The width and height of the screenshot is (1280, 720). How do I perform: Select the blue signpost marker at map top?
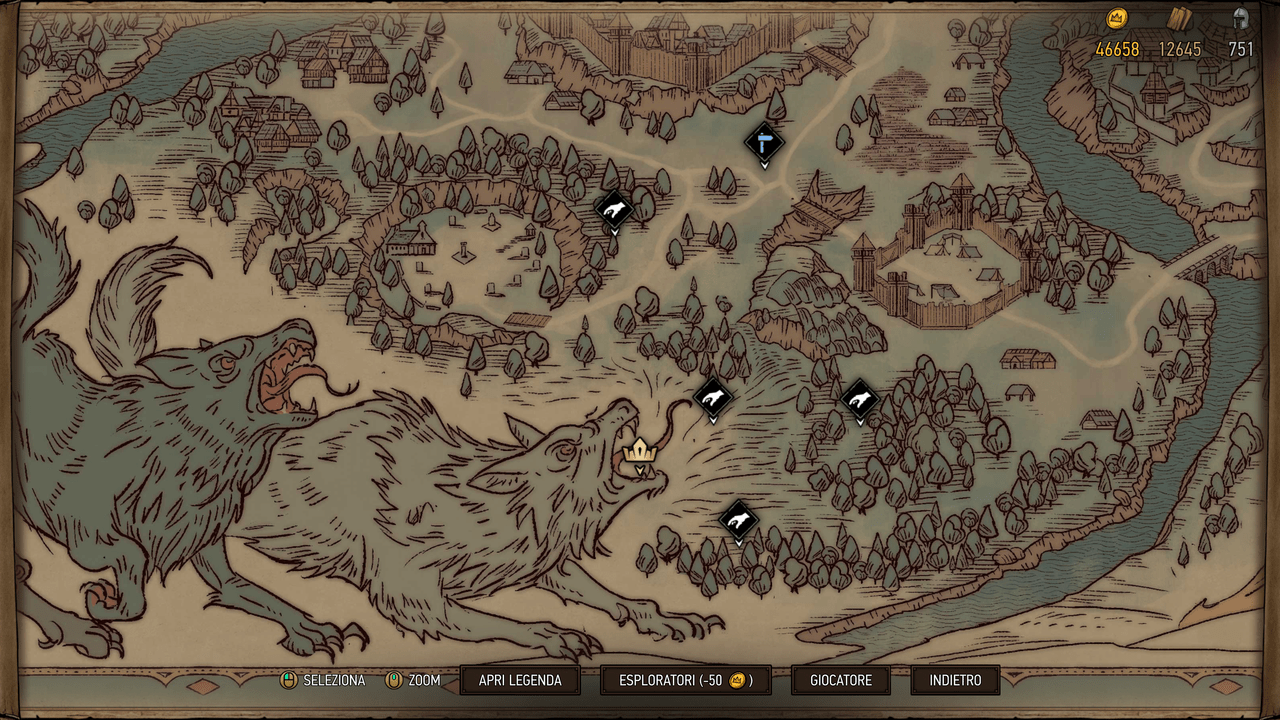point(763,142)
